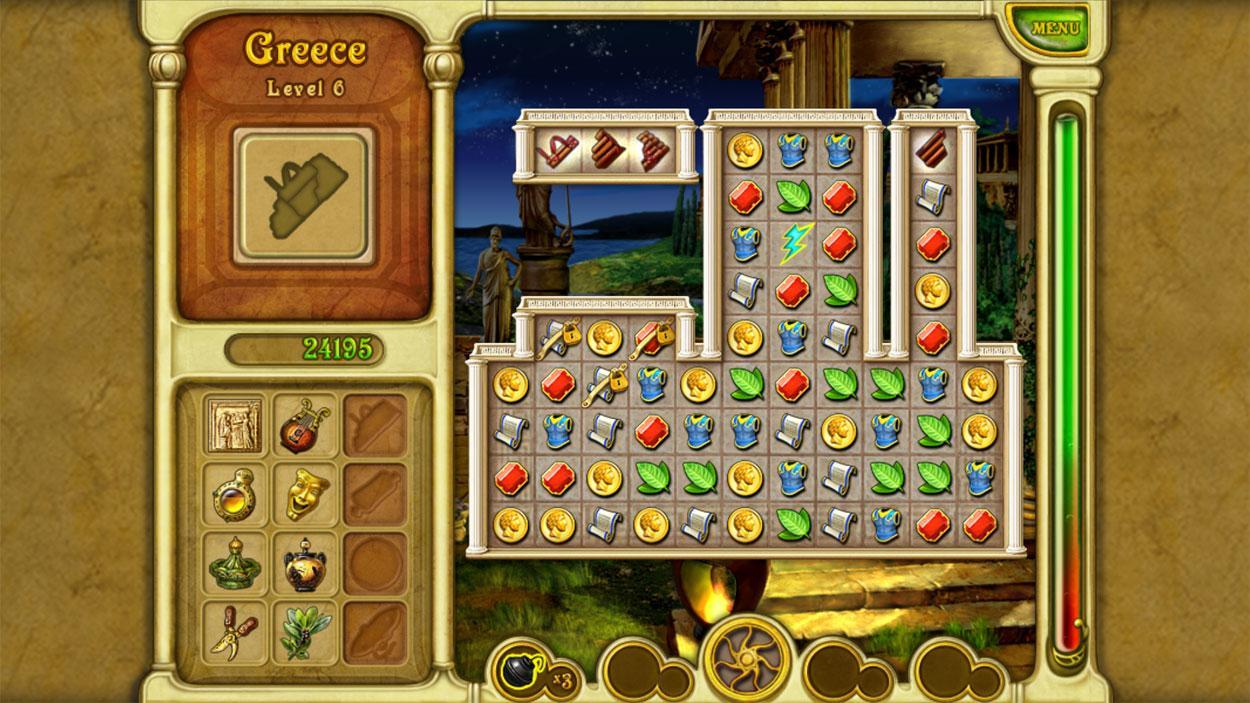
Task: Choose the lyre artifact
Action: (305, 424)
